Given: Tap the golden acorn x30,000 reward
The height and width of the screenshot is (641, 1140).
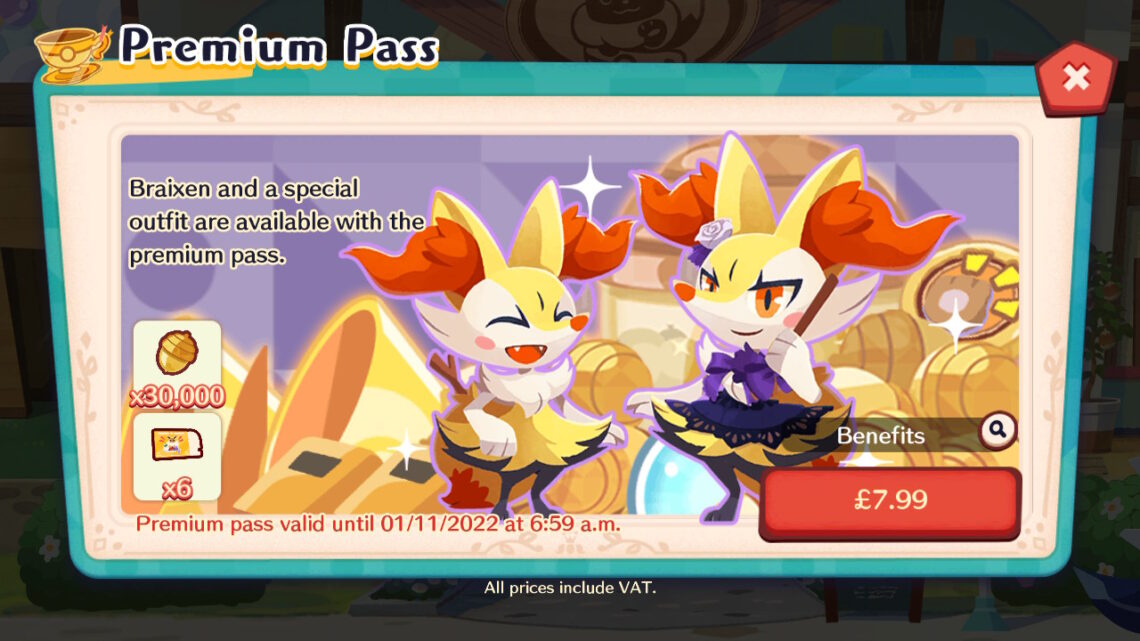Looking at the screenshot, I should point(177,356).
